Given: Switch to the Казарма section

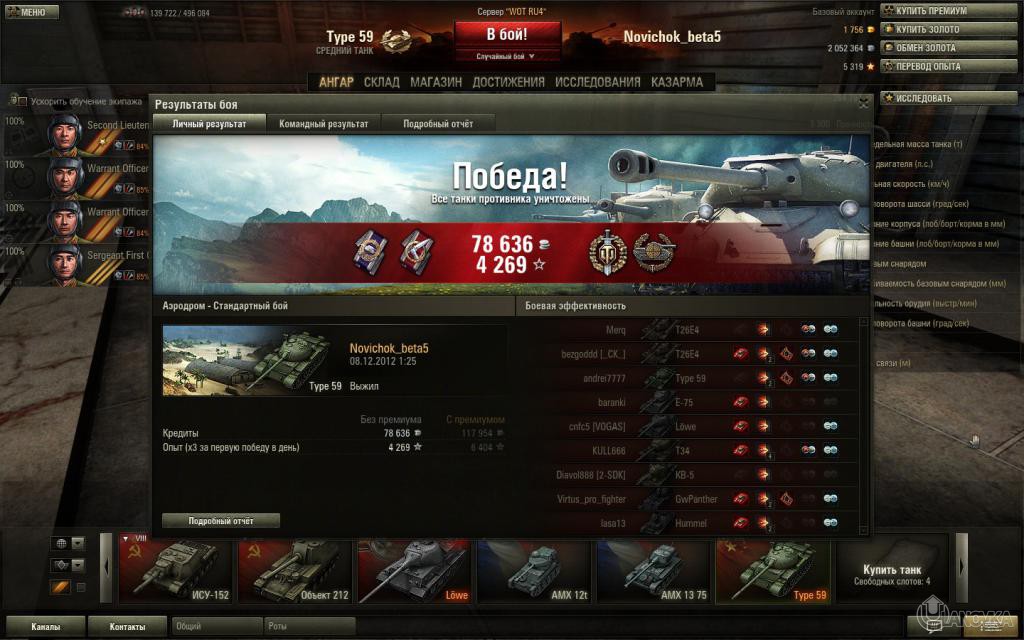Looking at the screenshot, I should [x=677, y=82].
